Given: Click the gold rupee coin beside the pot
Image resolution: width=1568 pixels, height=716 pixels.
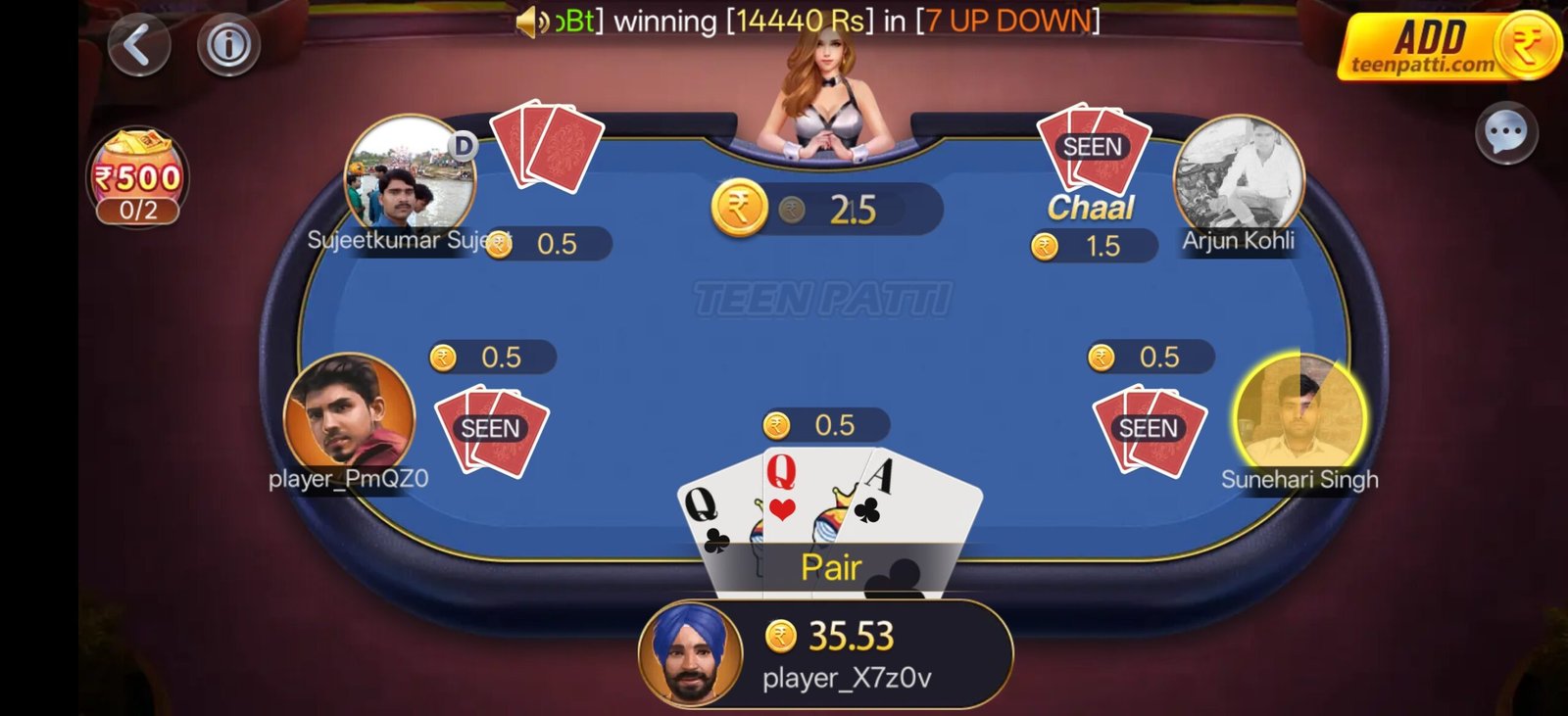Looking at the screenshot, I should tap(737, 208).
